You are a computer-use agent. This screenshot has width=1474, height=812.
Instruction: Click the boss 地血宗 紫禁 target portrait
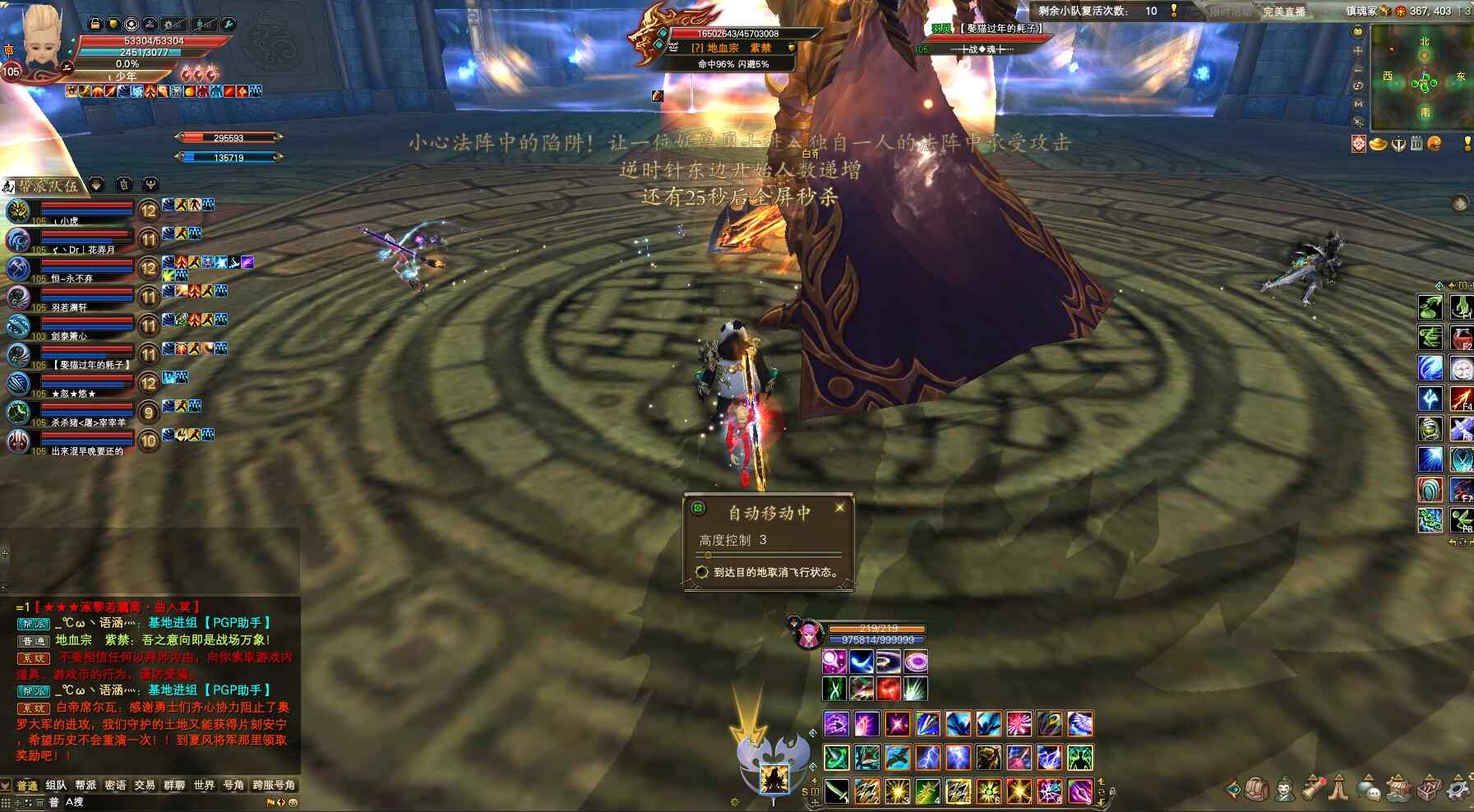(x=657, y=37)
